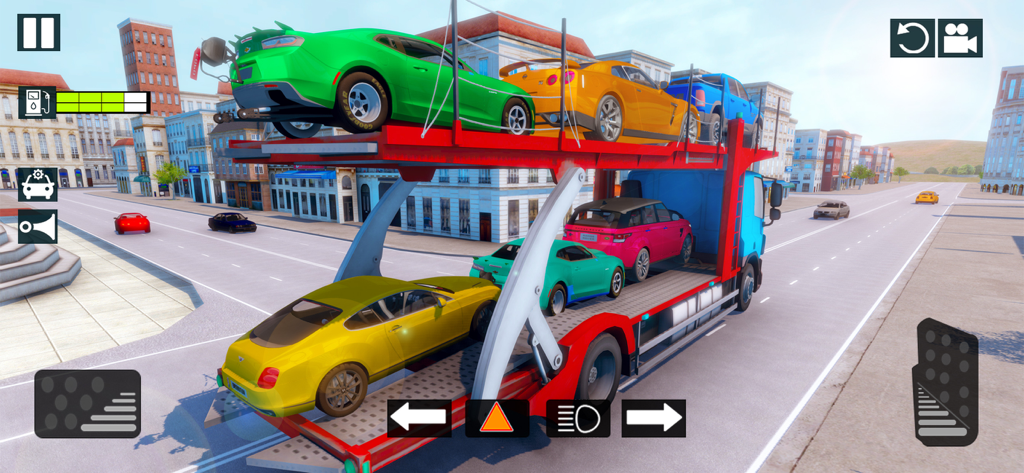The height and width of the screenshot is (473, 1024).
Task: Steer right with the right arrow
Action: (653, 418)
